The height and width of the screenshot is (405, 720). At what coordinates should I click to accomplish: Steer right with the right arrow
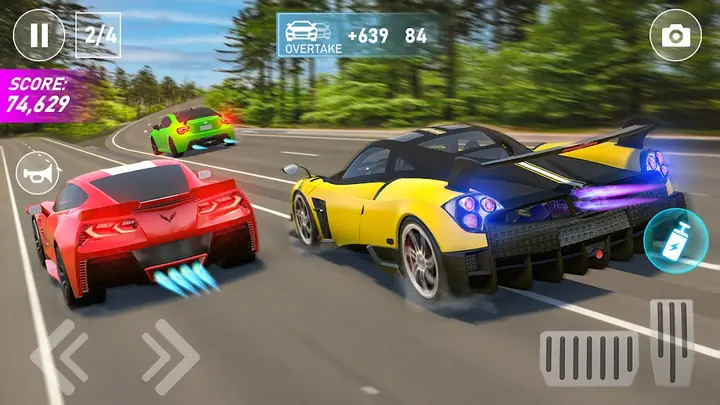pyautogui.click(x=169, y=357)
